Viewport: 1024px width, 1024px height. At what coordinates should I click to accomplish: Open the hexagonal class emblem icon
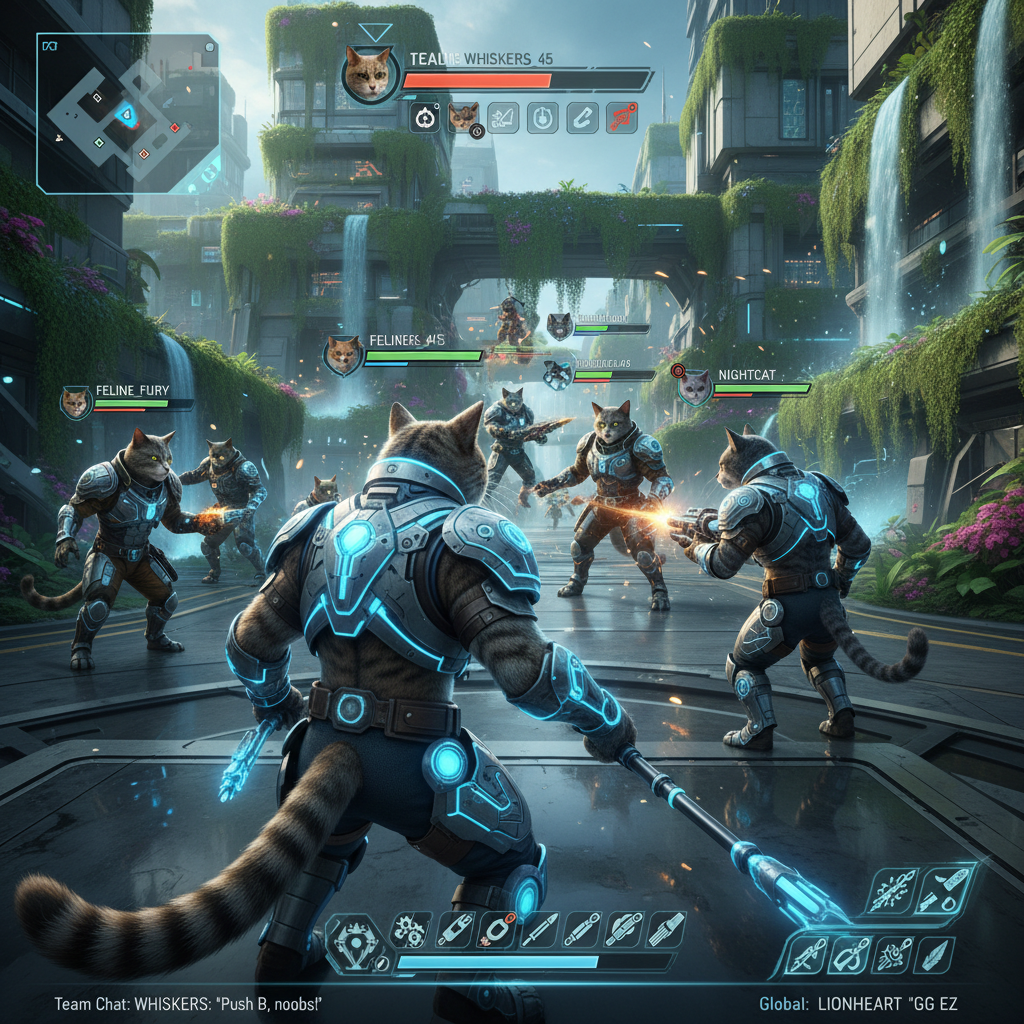[357, 941]
